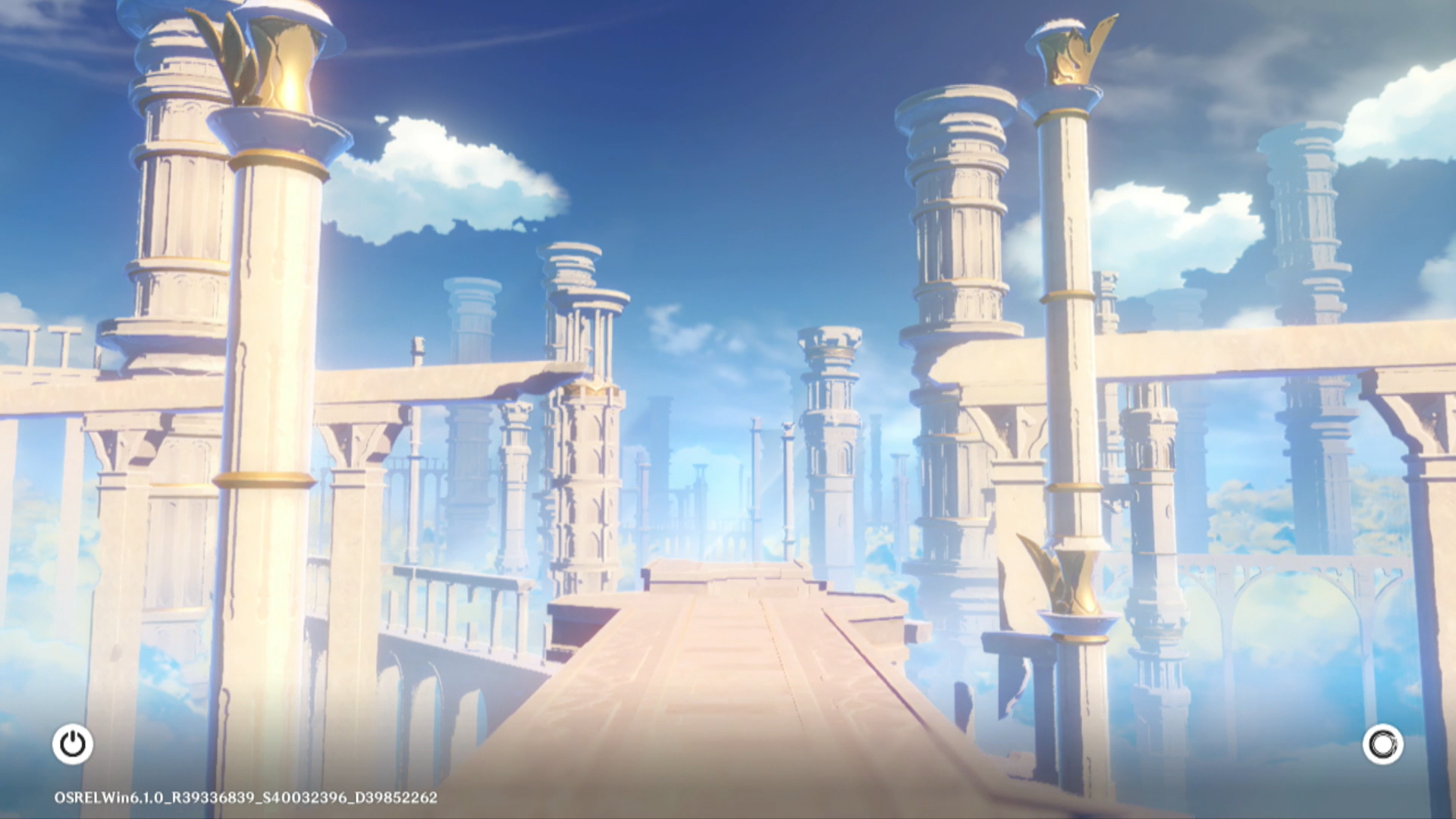Screen dimensions: 1456x819
Task: Click the power exit button
Action: point(73,744)
